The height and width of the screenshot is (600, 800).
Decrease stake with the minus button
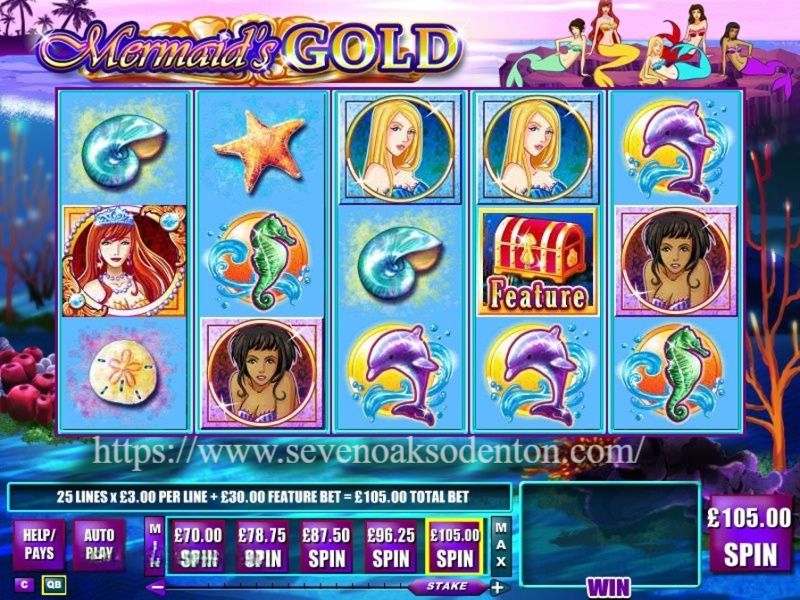[x=155, y=587]
